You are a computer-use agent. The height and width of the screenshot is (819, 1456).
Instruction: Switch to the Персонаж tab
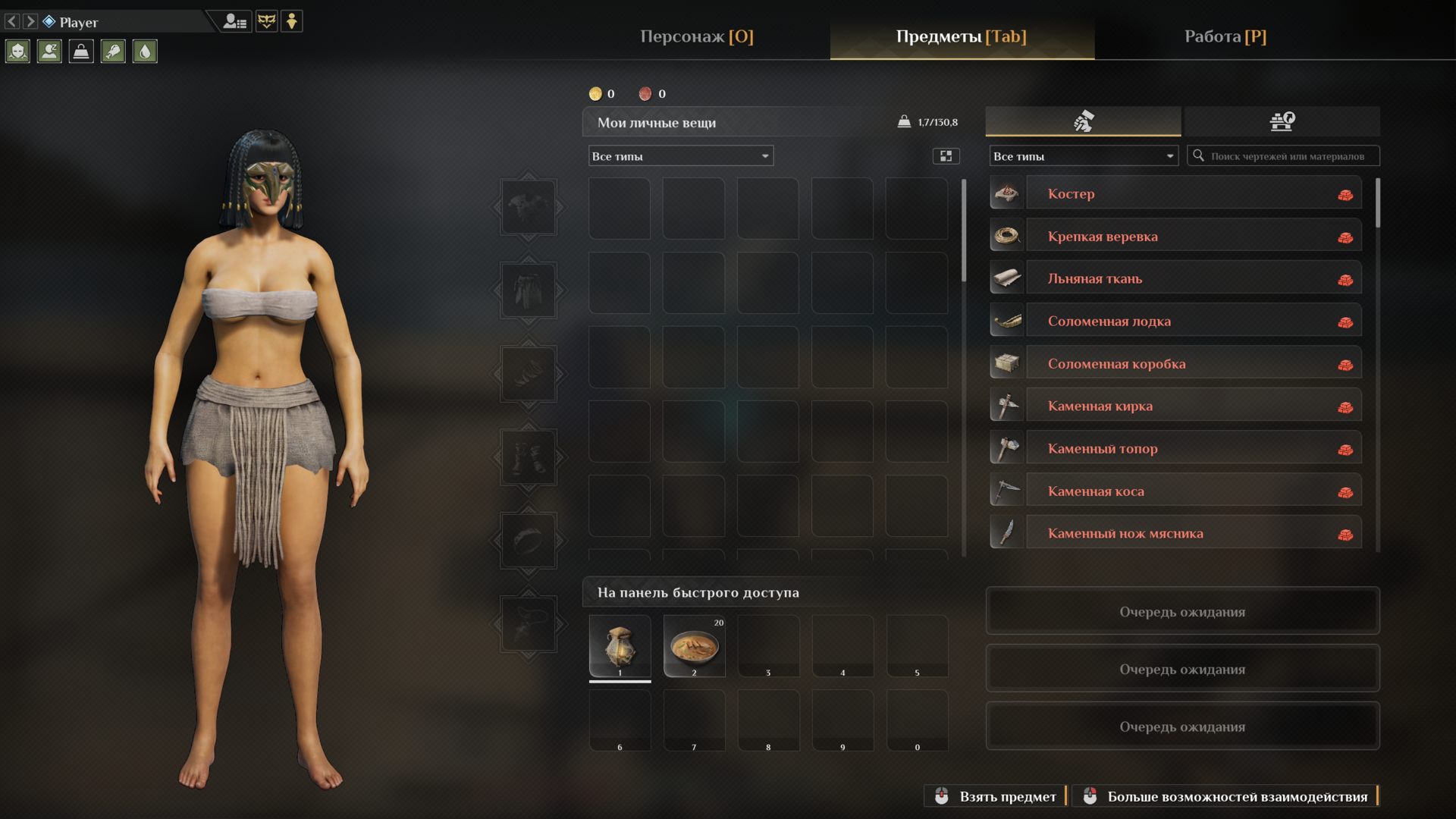tap(696, 36)
